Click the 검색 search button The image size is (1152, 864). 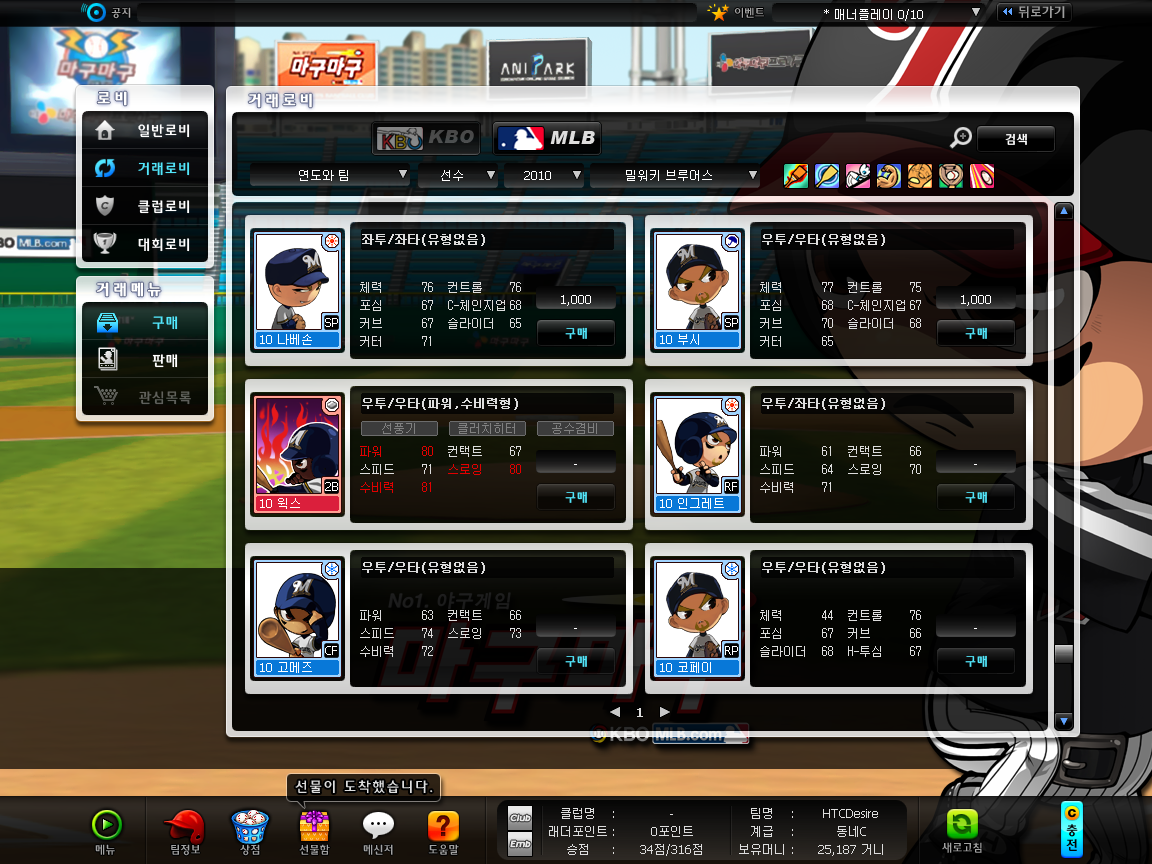(1015, 139)
